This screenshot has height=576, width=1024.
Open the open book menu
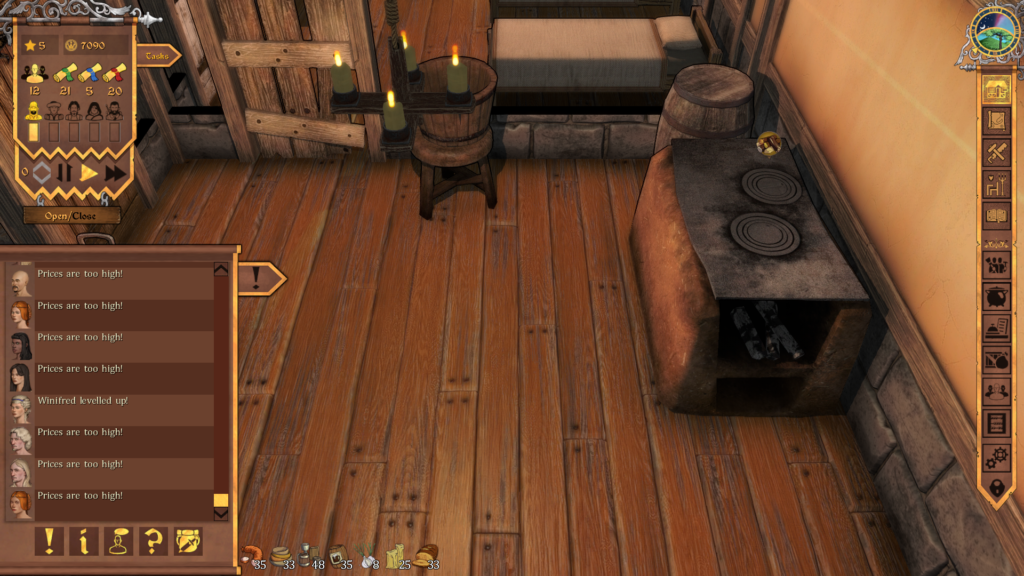(995, 215)
